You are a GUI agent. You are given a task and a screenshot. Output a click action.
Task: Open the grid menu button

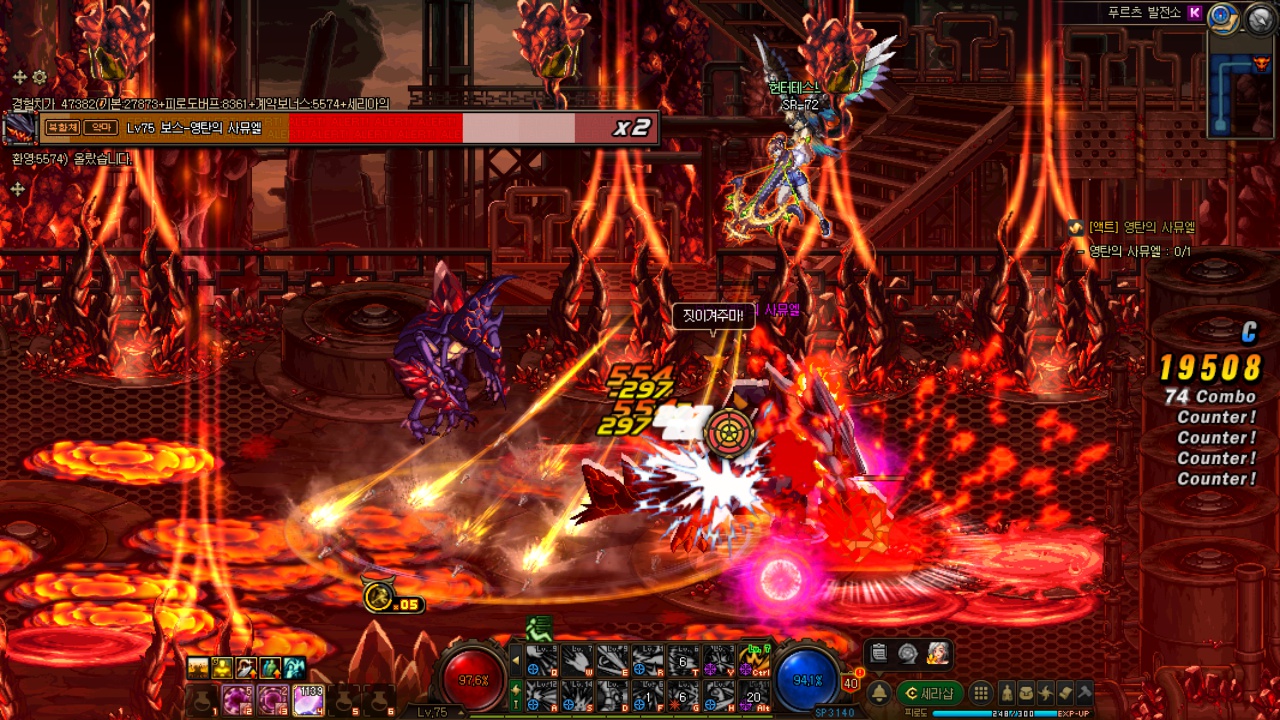(x=981, y=693)
